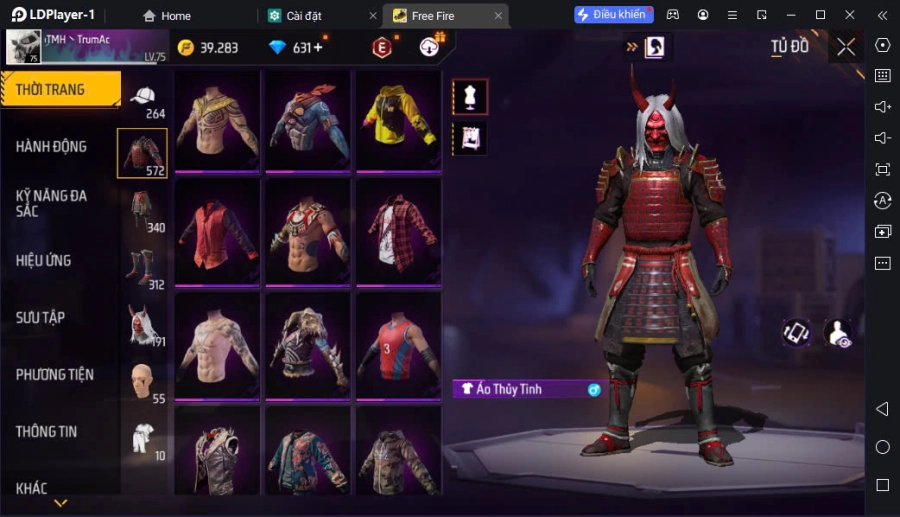Select the pants category with 340 items
Viewport: 900px width, 517px height.
click(x=143, y=211)
